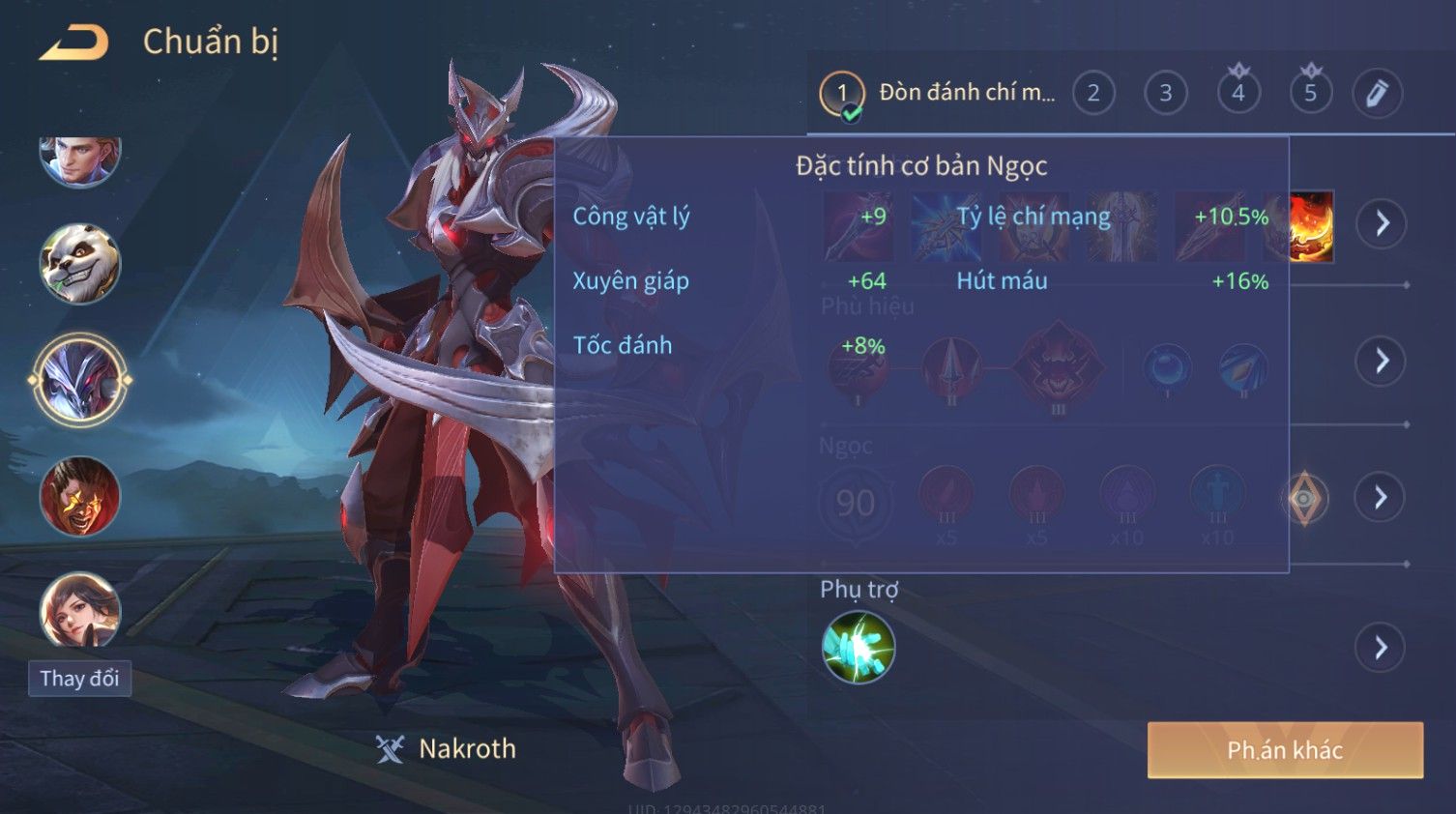The image size is (1456, 814).
Task: Select the panda hero portrait
Action: 79,263
